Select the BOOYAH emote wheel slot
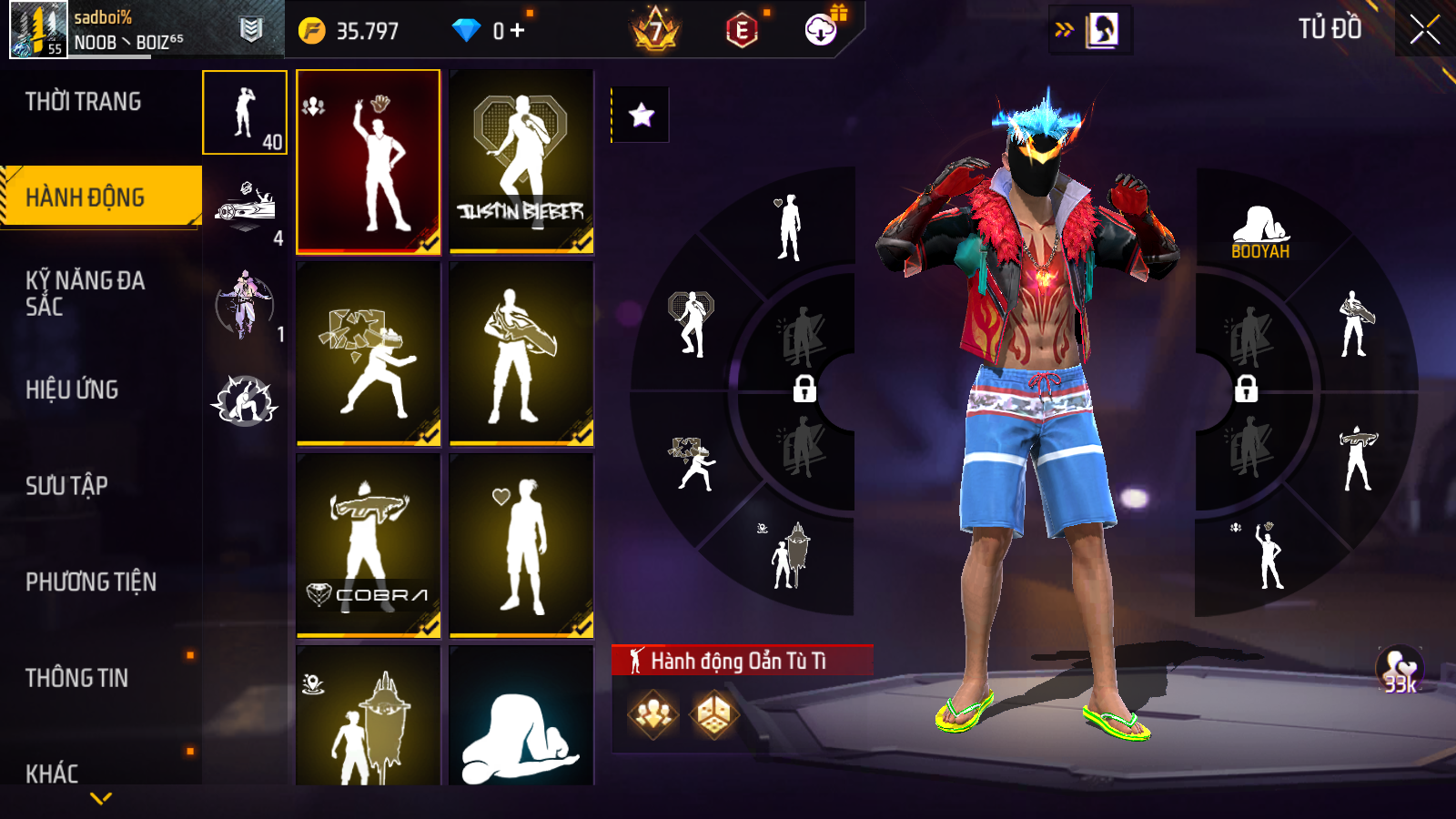1456x819 pixels. tap(1260, 232)
